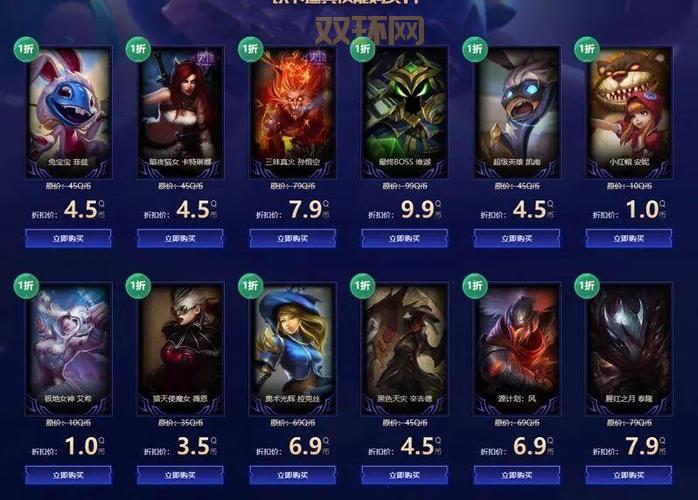Viewport: 698px width, 500px height.
Task: Select the Blood Moon Talon portrait
Action: (628, 340)
